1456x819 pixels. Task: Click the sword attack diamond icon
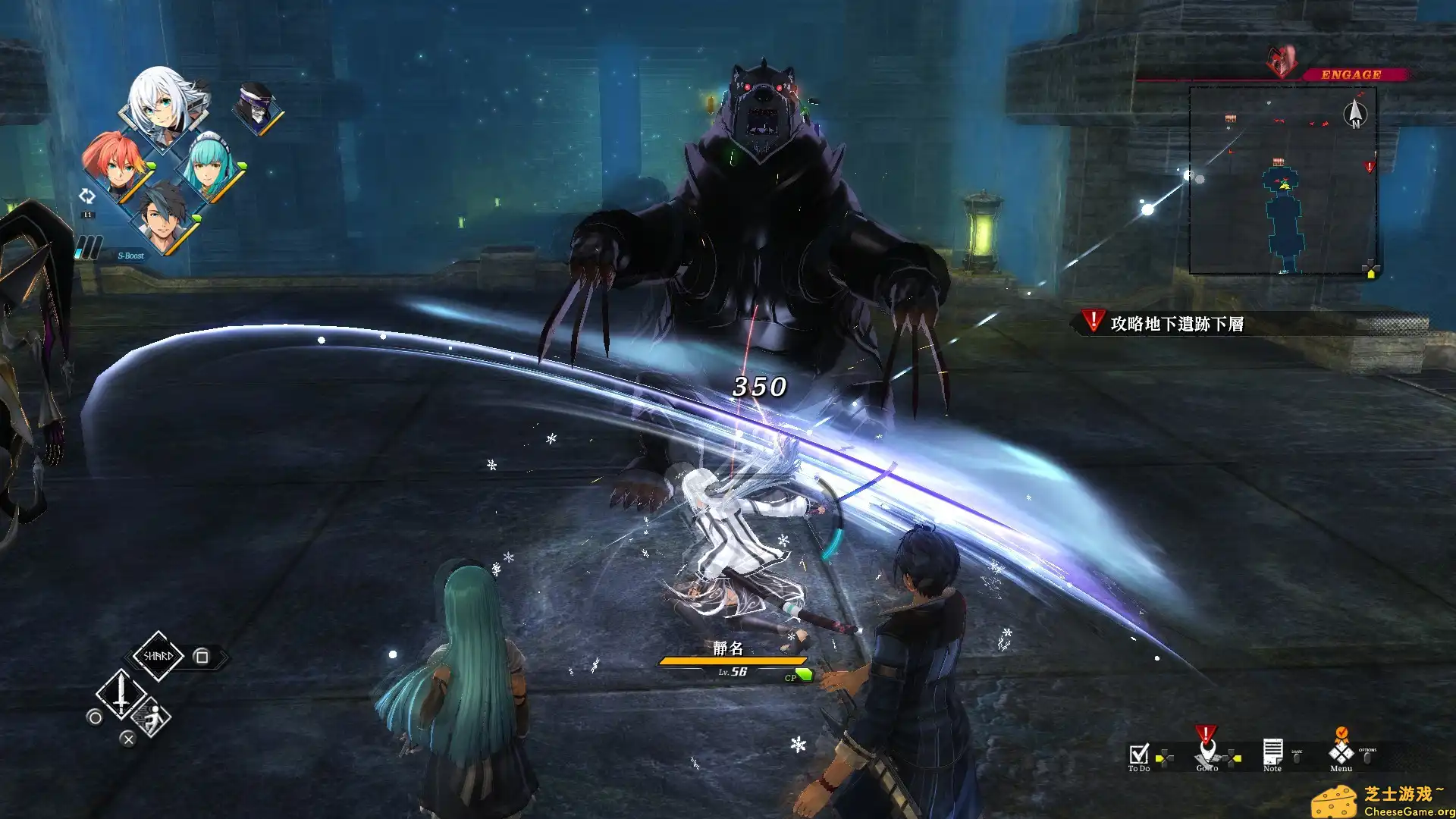(x=121, y=694)
